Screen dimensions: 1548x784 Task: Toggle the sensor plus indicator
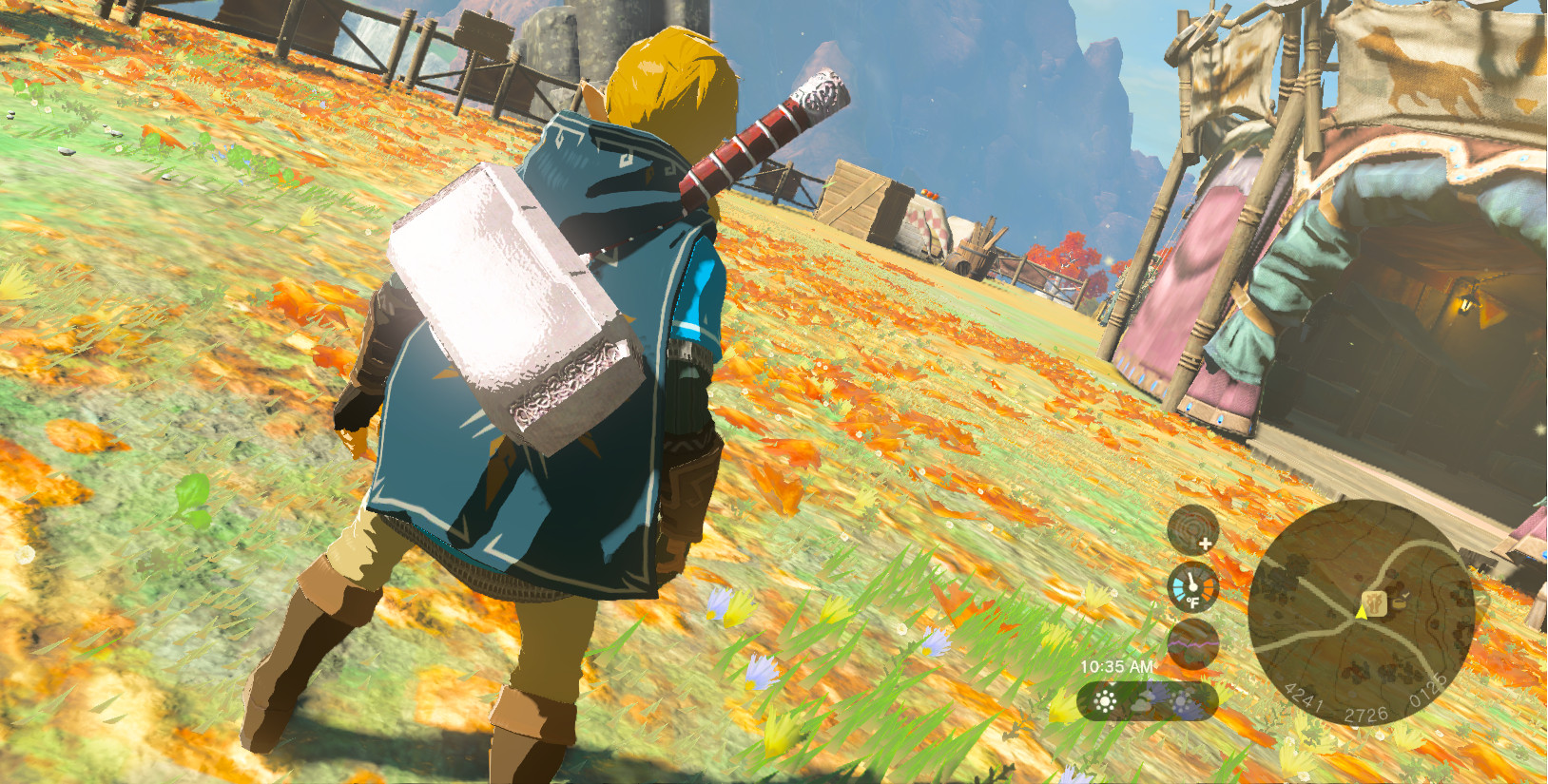click(x=1205, y=544)
